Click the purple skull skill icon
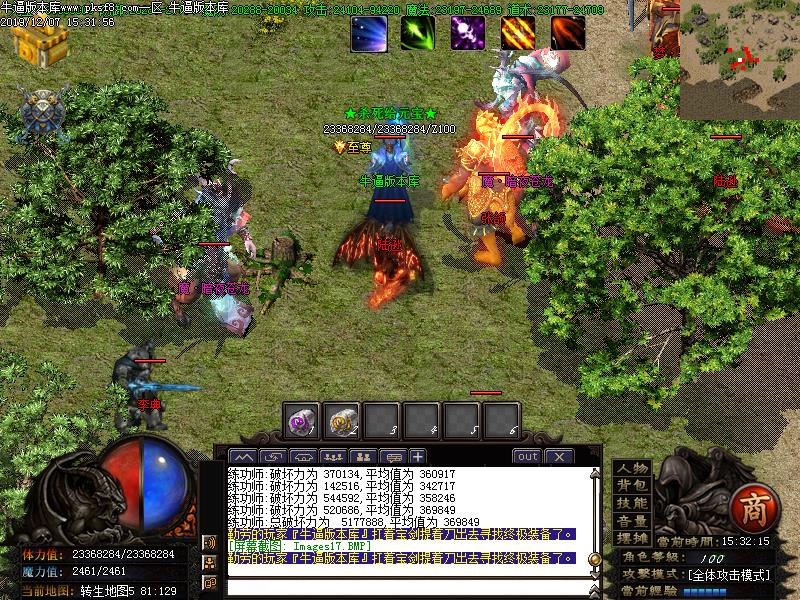800x600 pixels. tap(467, 33)
